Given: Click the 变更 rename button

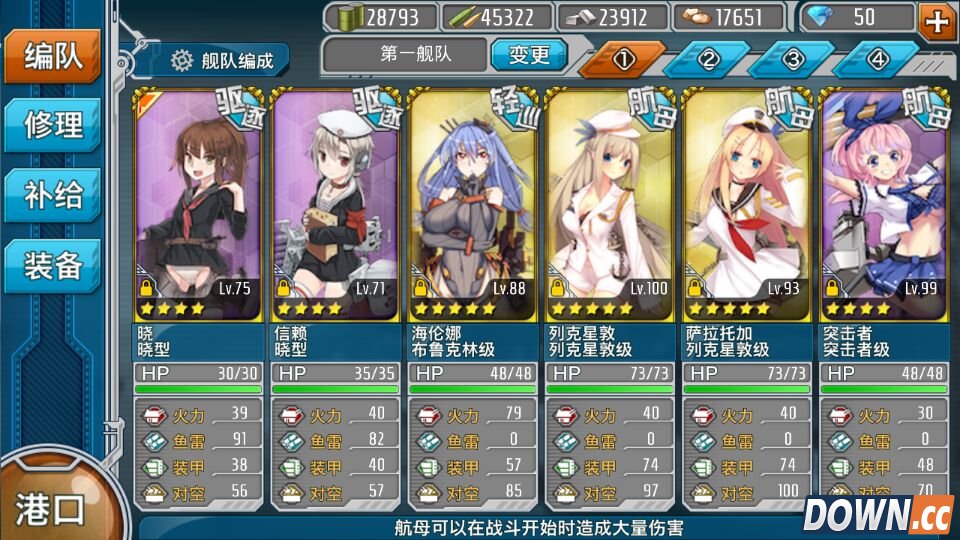Looking at the screenshot, I should [x=529, y=55].
